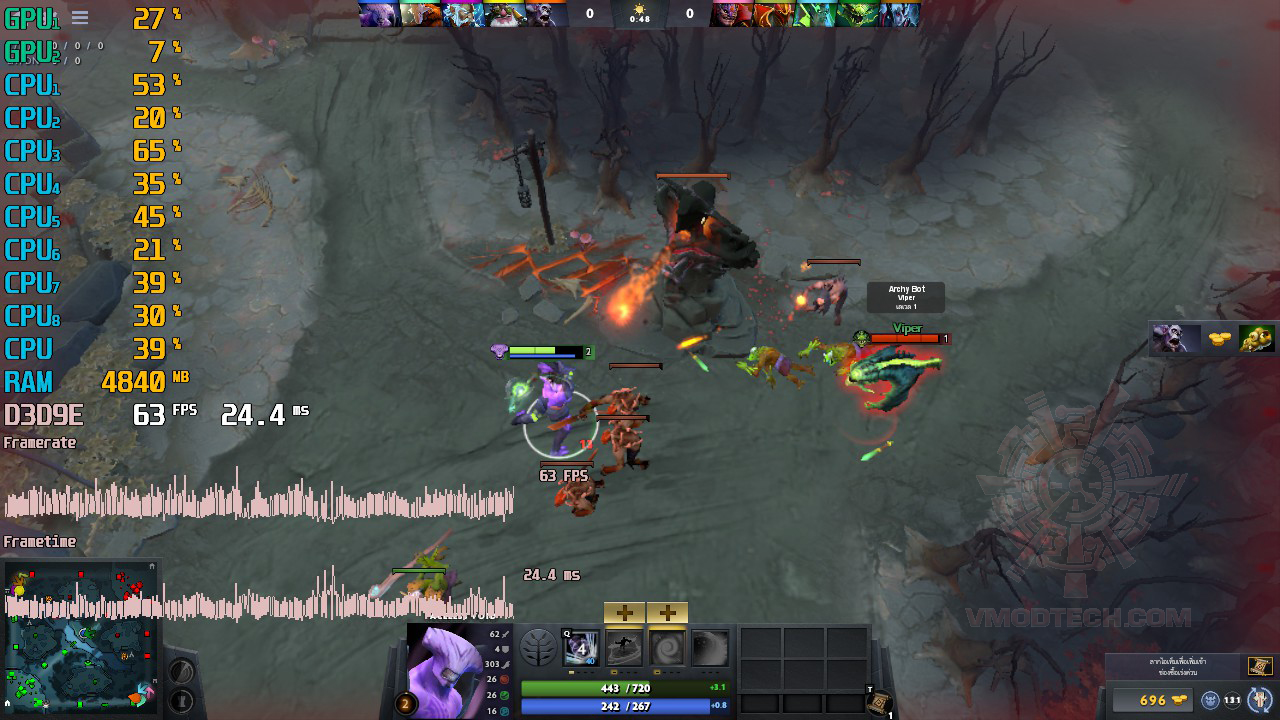Use the Town Portal Scroll slot

pyautogui.click(x=878, y=703)
